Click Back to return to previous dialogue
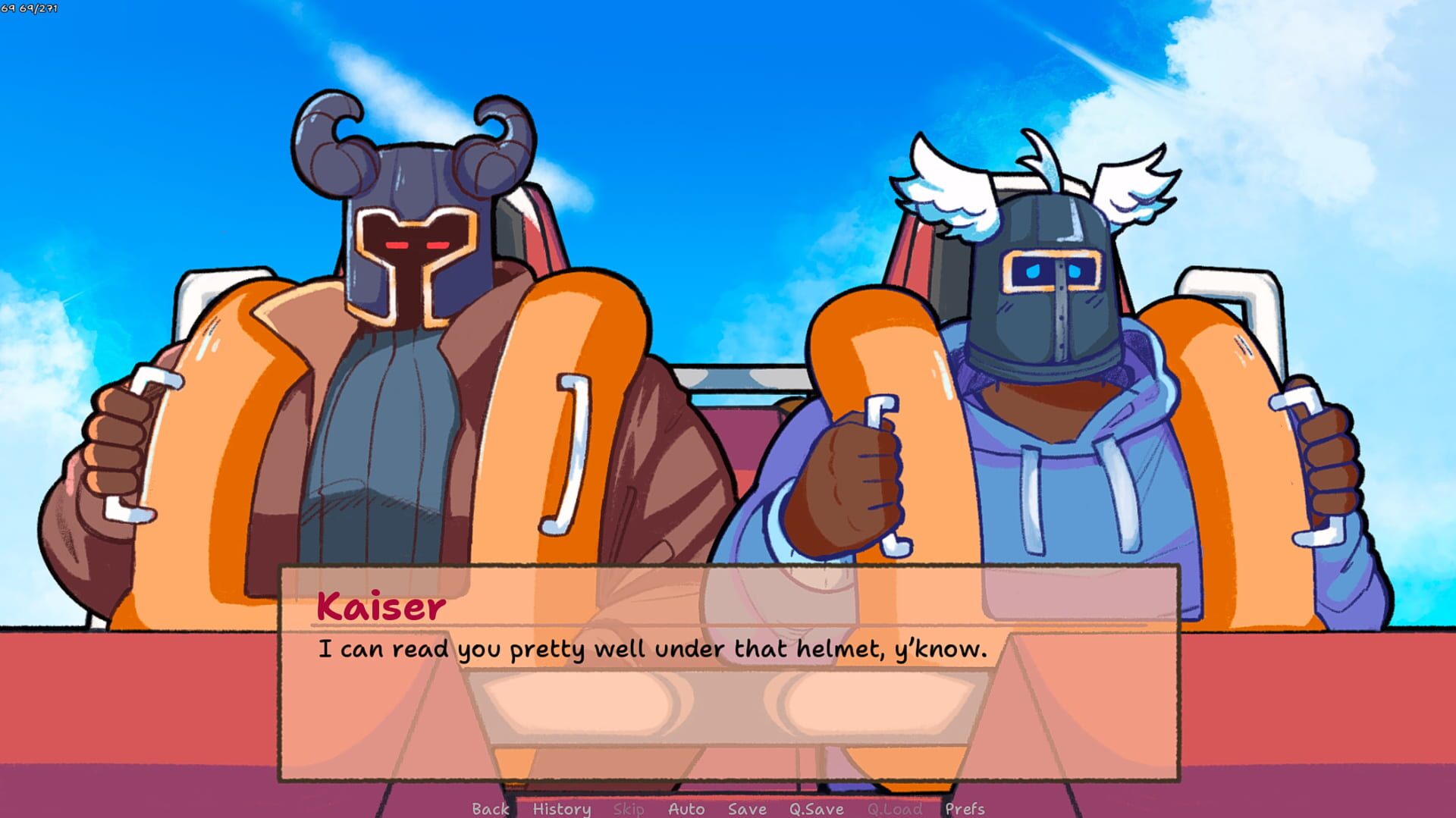1456x818 pixels. coord(491,809)
